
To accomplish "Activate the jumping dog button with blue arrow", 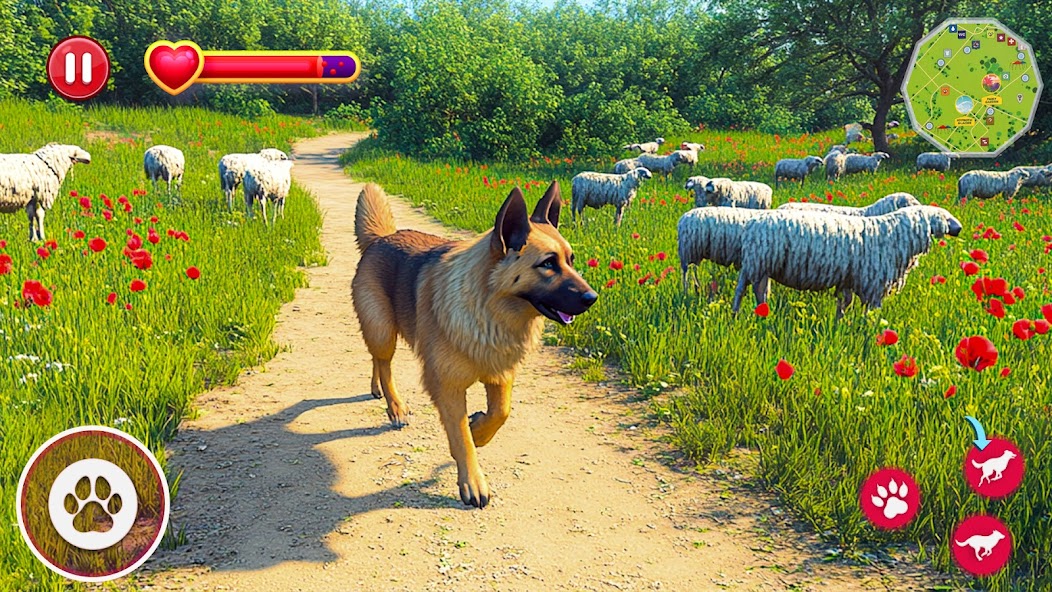I will pyautogui.click(x=994, y=467).
